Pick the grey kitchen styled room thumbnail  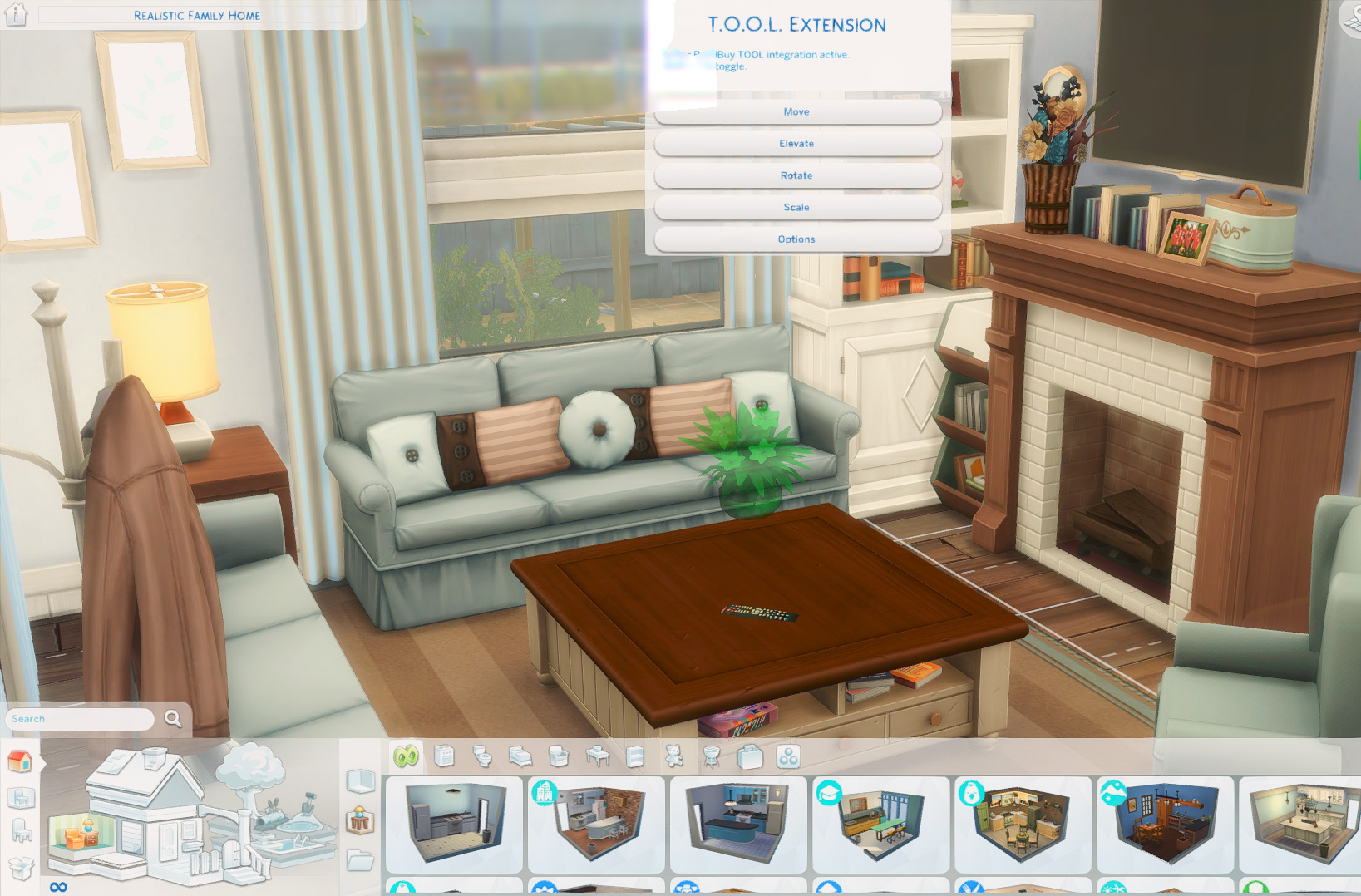(453, 824)
